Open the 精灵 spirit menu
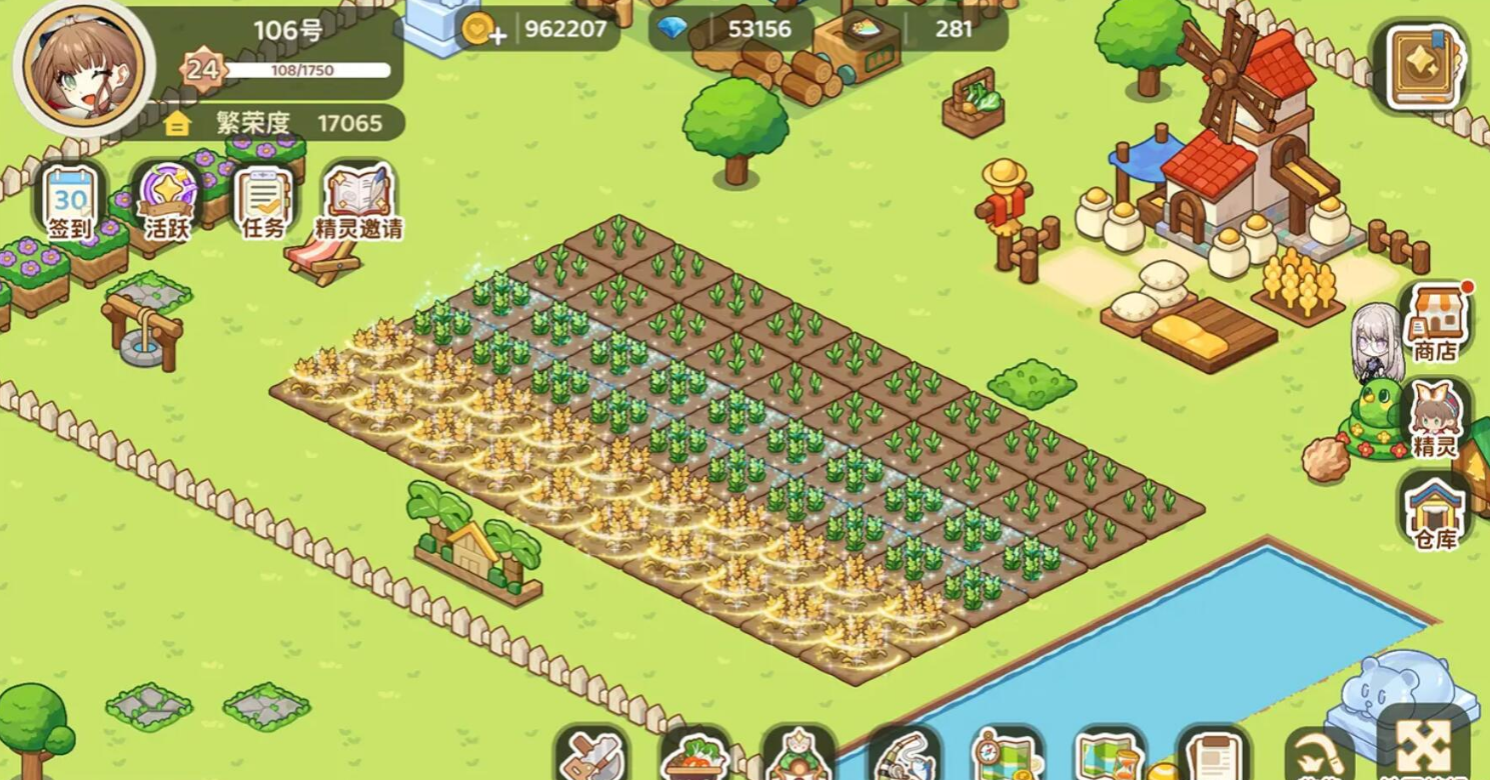 click(x=1434, y=418)
